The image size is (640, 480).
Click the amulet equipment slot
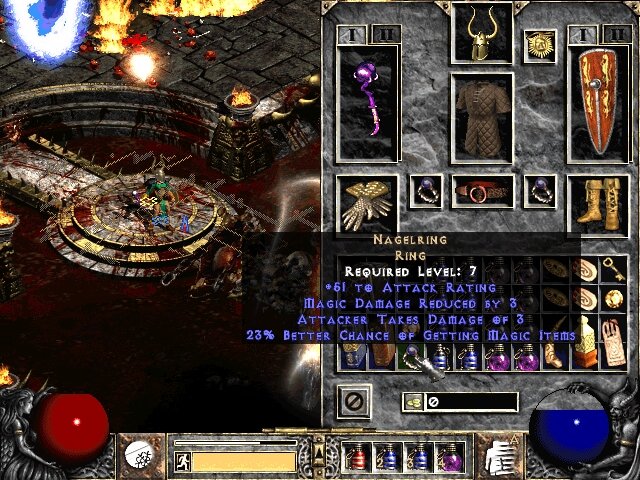click(540, 47)
